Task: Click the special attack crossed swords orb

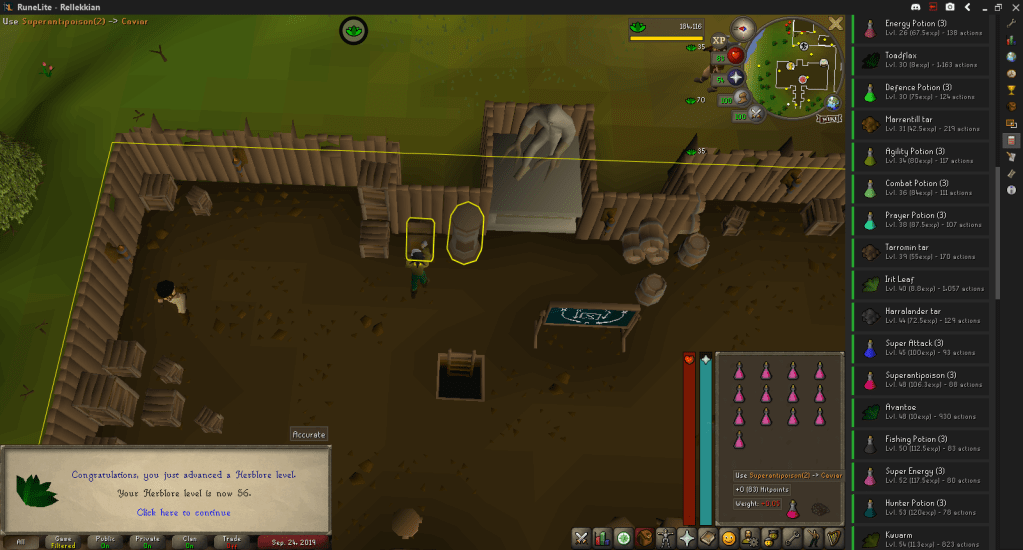Action: pos(755,114)
